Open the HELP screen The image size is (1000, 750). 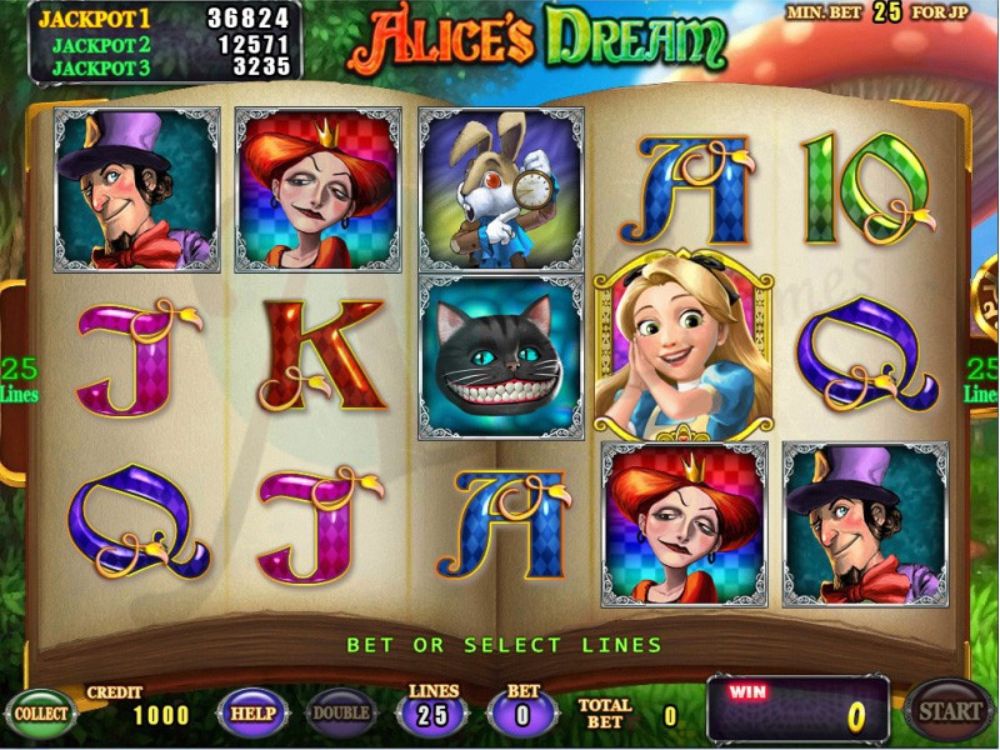pos(252,714)
